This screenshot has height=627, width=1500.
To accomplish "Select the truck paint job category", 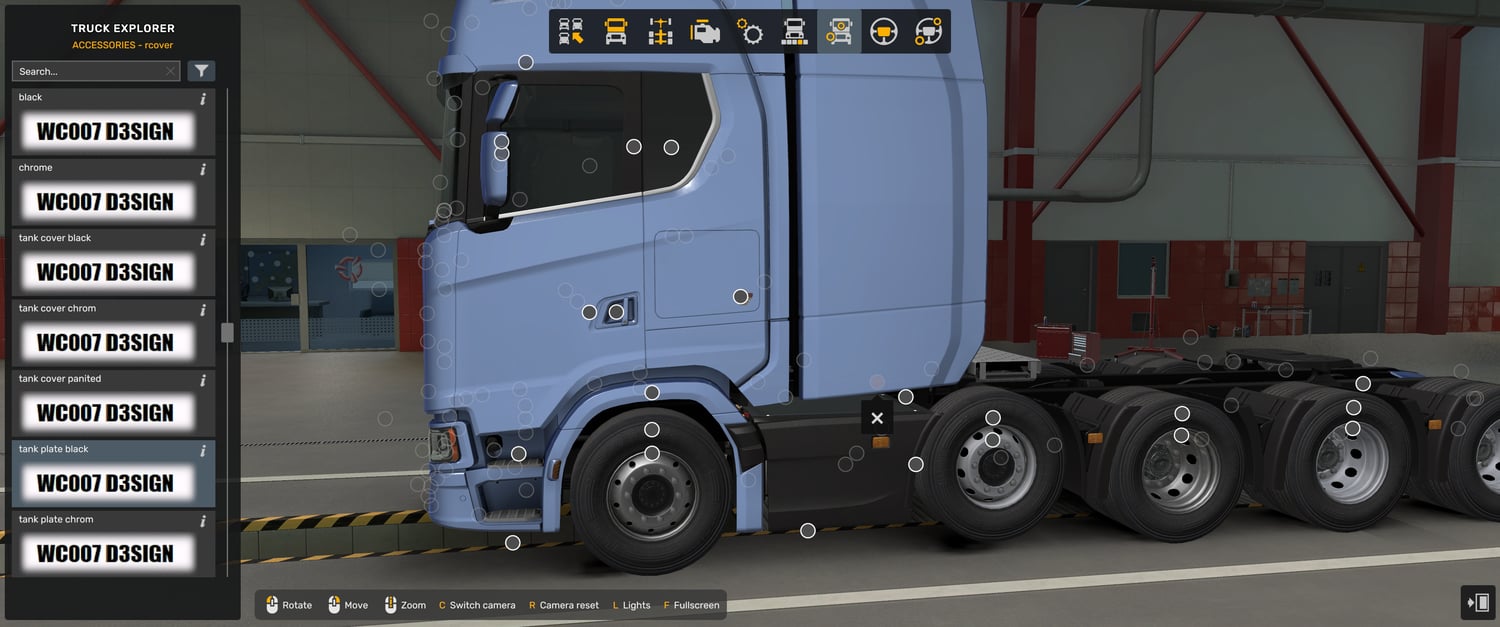I will (794, 32).
